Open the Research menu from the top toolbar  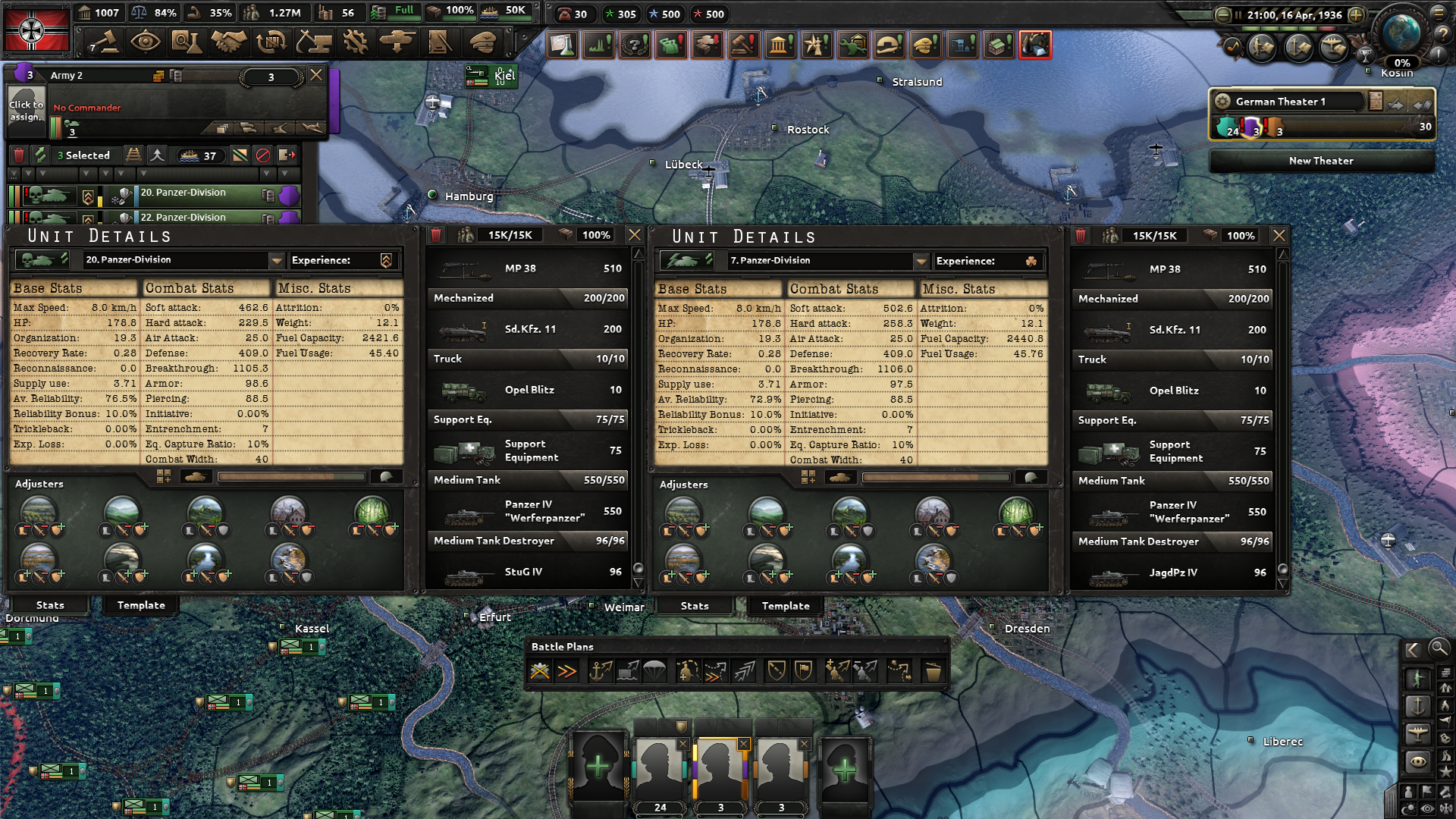tap(187, 44)
